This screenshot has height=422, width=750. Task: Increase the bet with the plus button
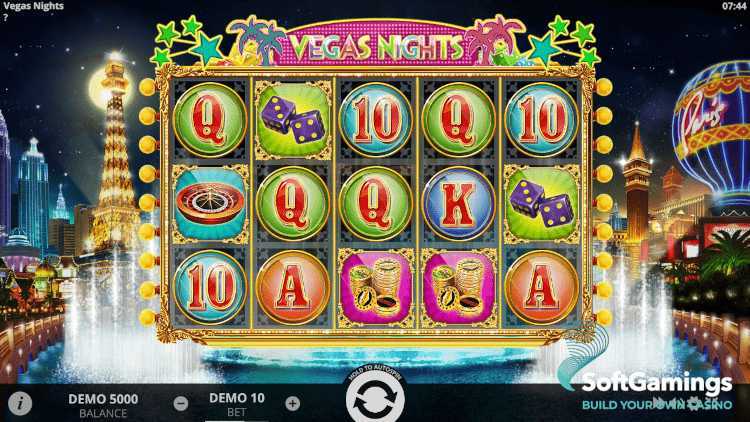pos(292,404)
